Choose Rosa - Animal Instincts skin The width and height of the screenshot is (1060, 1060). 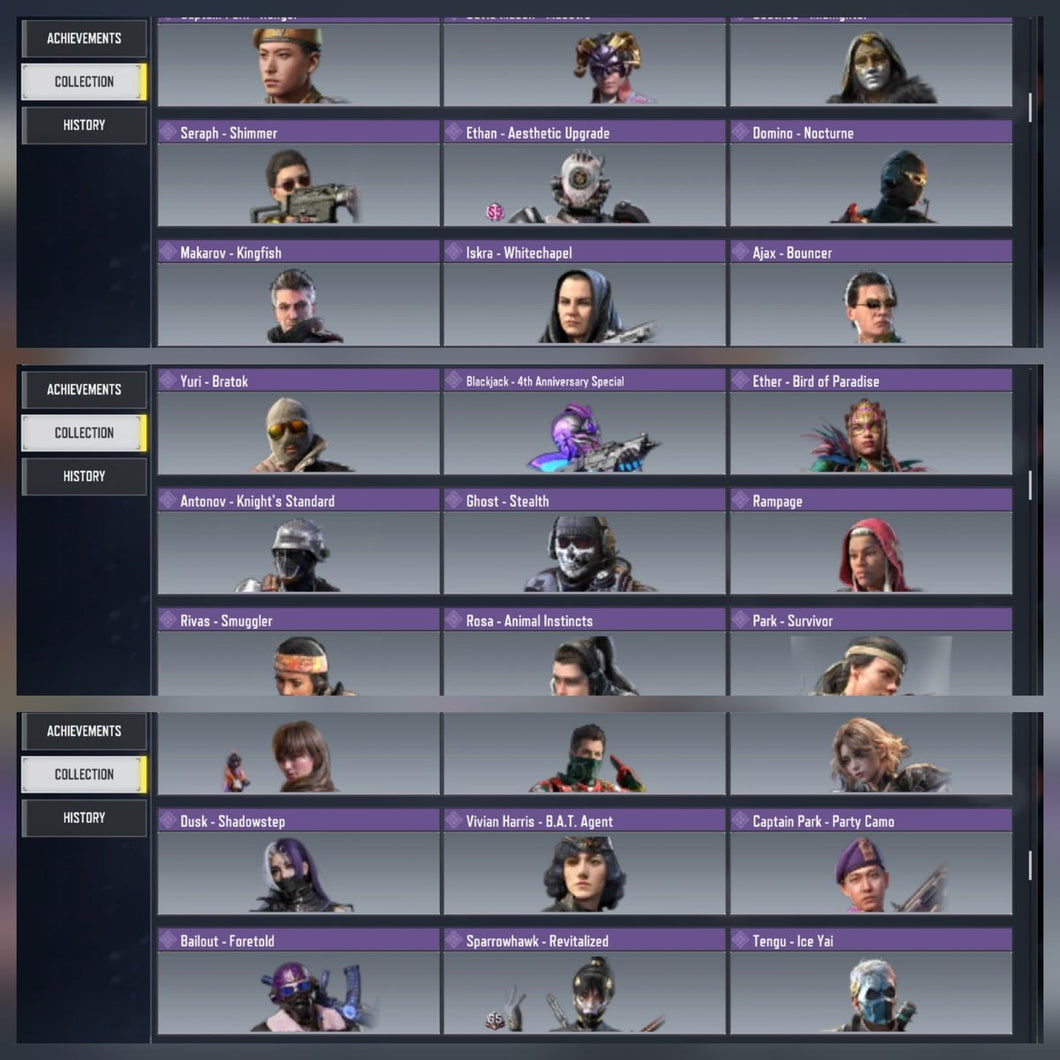(584, 653)
